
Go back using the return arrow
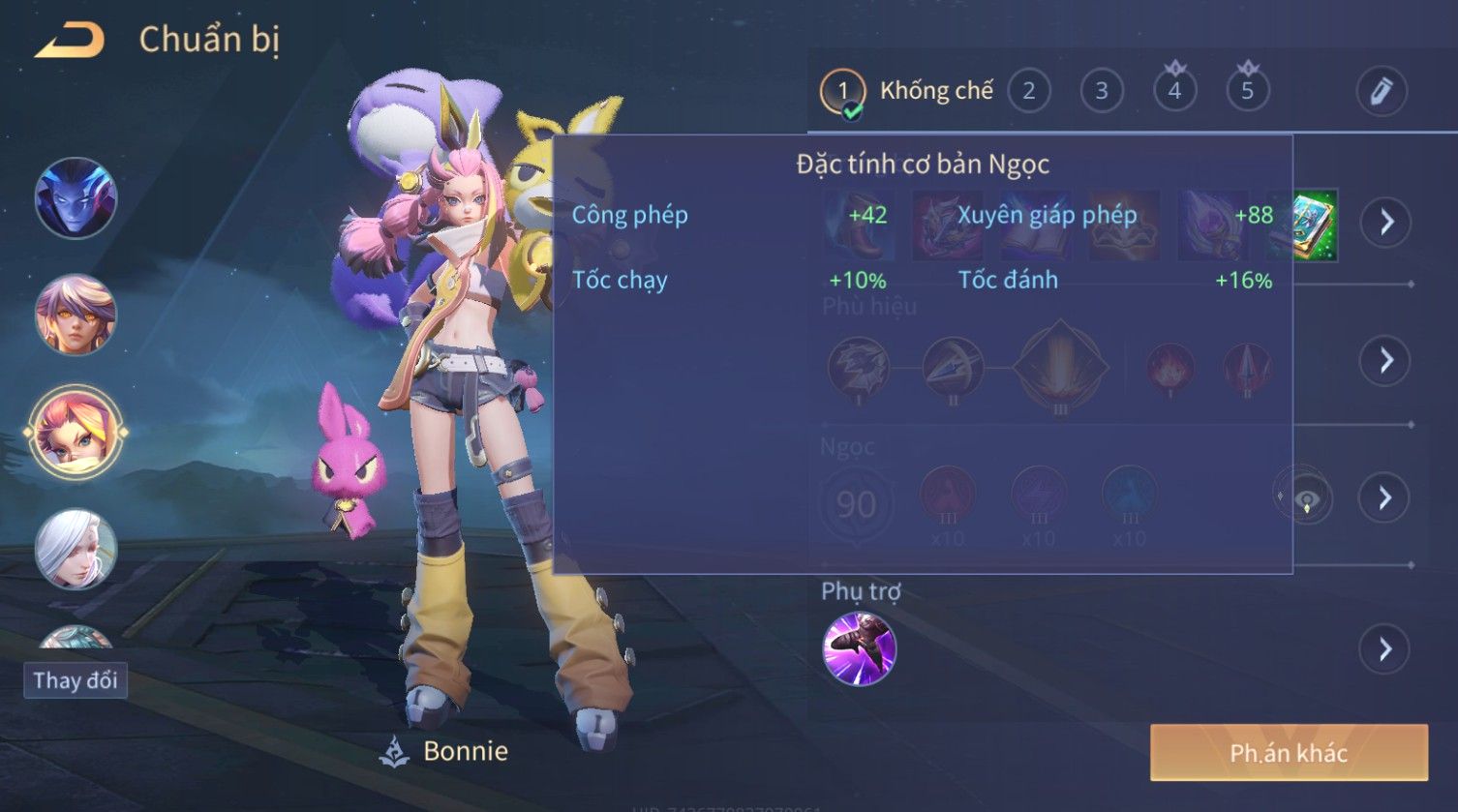point(70,41)
